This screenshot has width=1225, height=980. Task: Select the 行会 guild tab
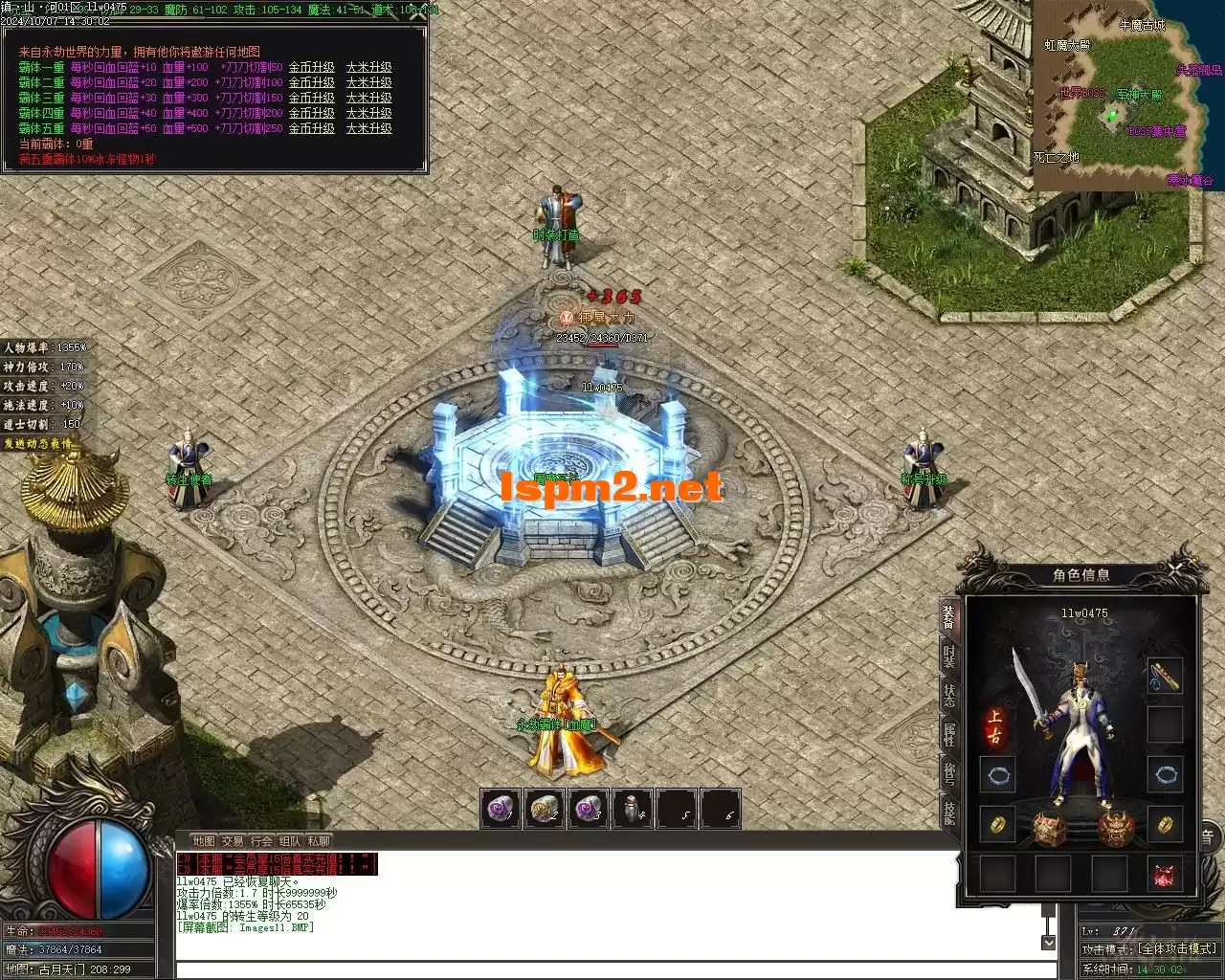tap(261, 841)
